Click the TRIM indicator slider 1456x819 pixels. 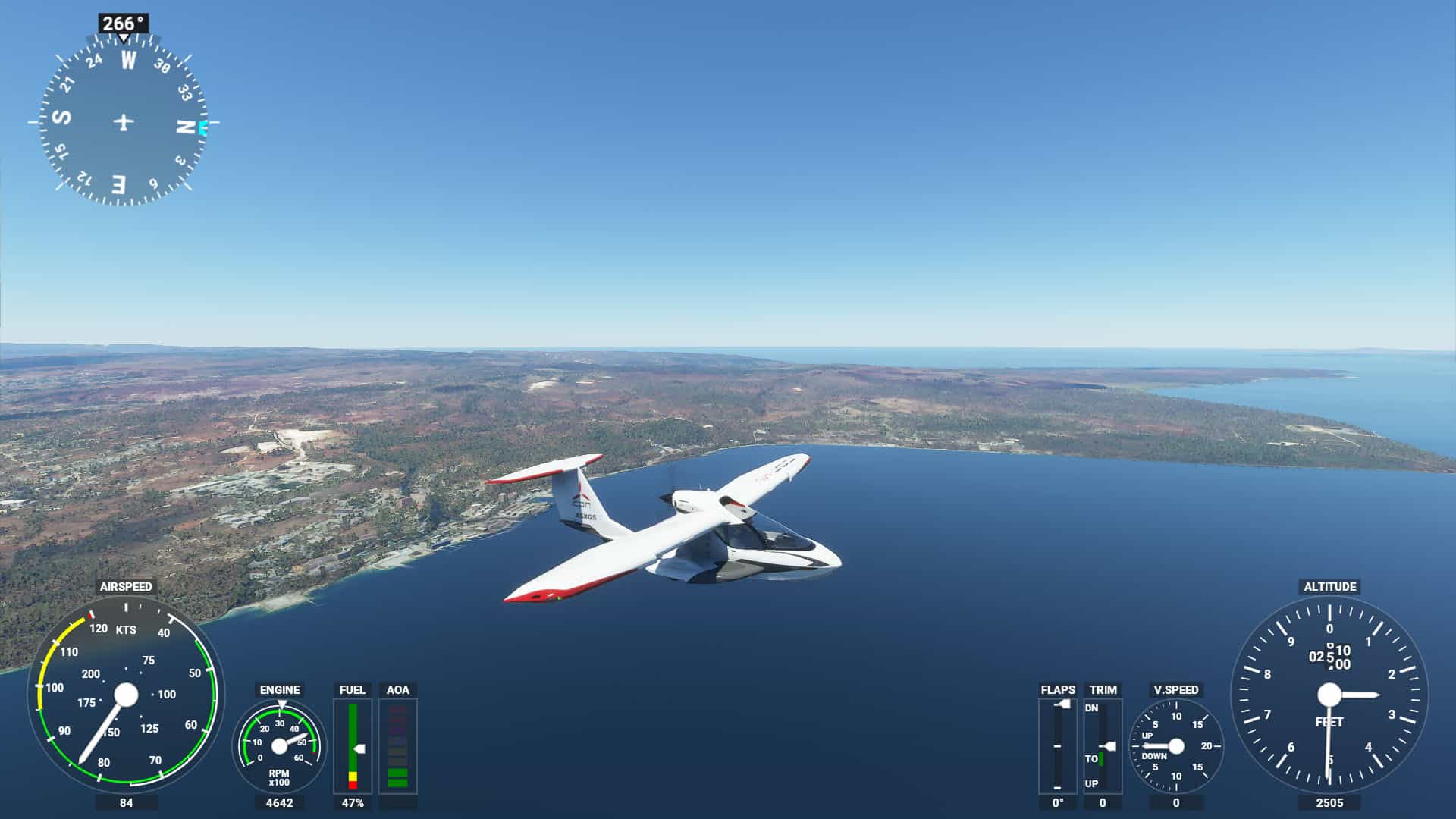pos(1103,746)
